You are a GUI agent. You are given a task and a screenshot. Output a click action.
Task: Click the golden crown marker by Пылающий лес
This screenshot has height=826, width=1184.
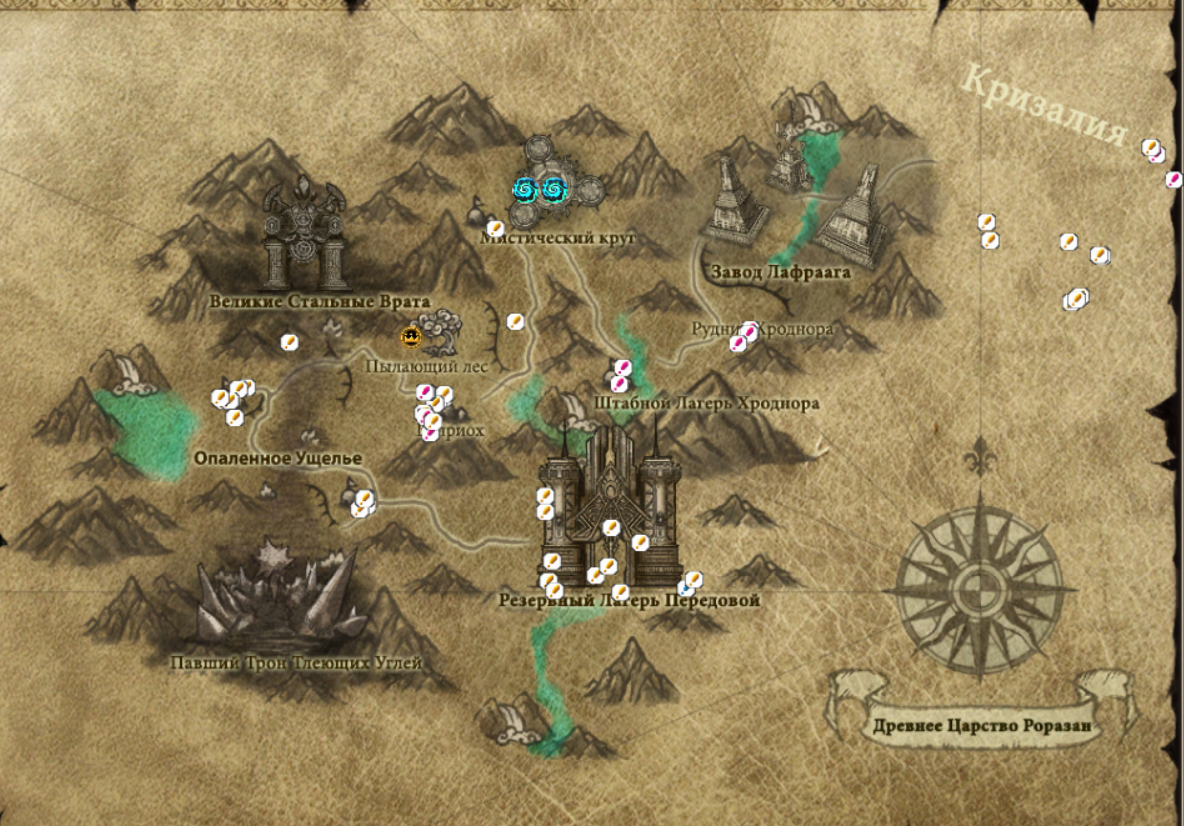click(x=410, y=337)
